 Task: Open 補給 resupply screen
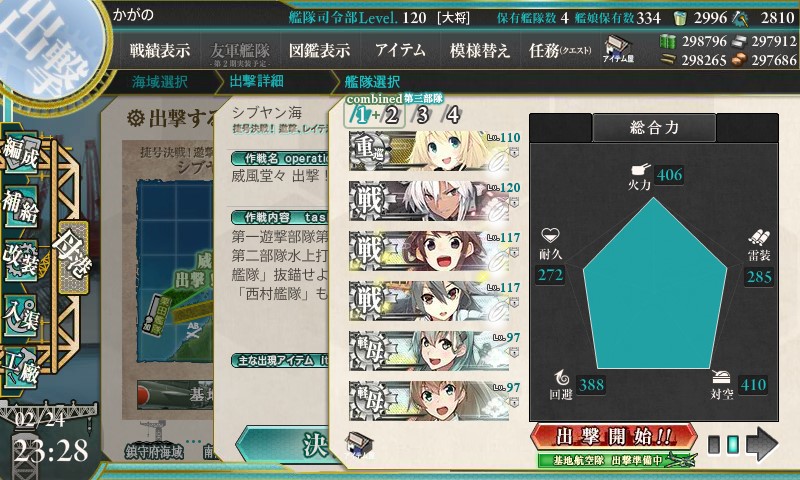pos(22,207)
